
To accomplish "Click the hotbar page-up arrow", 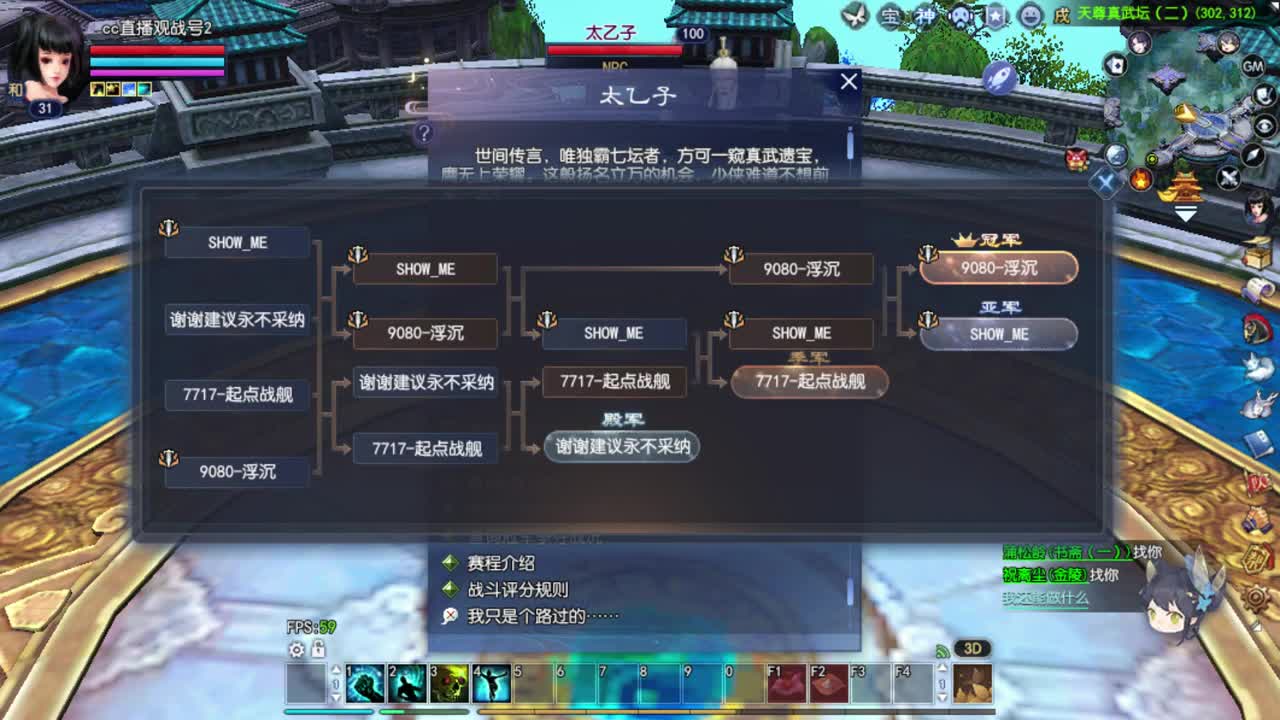I will coord(336,670).
